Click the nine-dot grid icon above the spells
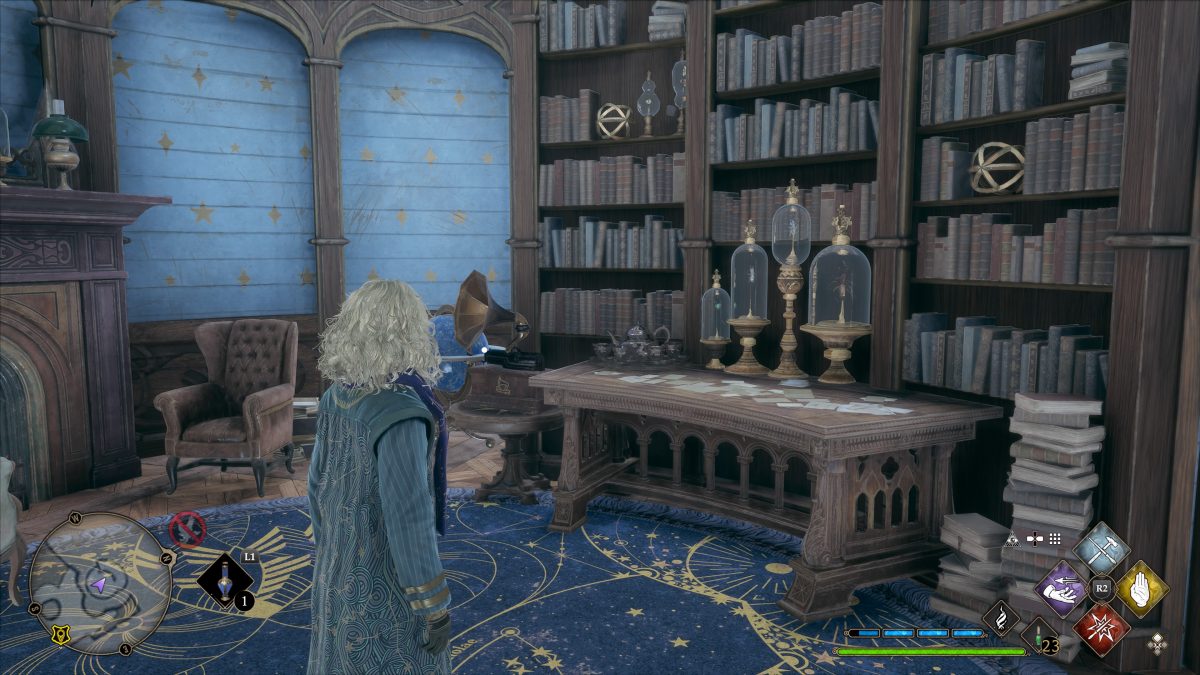This screenshot has height=675, width=1200. pos(1055,538)
